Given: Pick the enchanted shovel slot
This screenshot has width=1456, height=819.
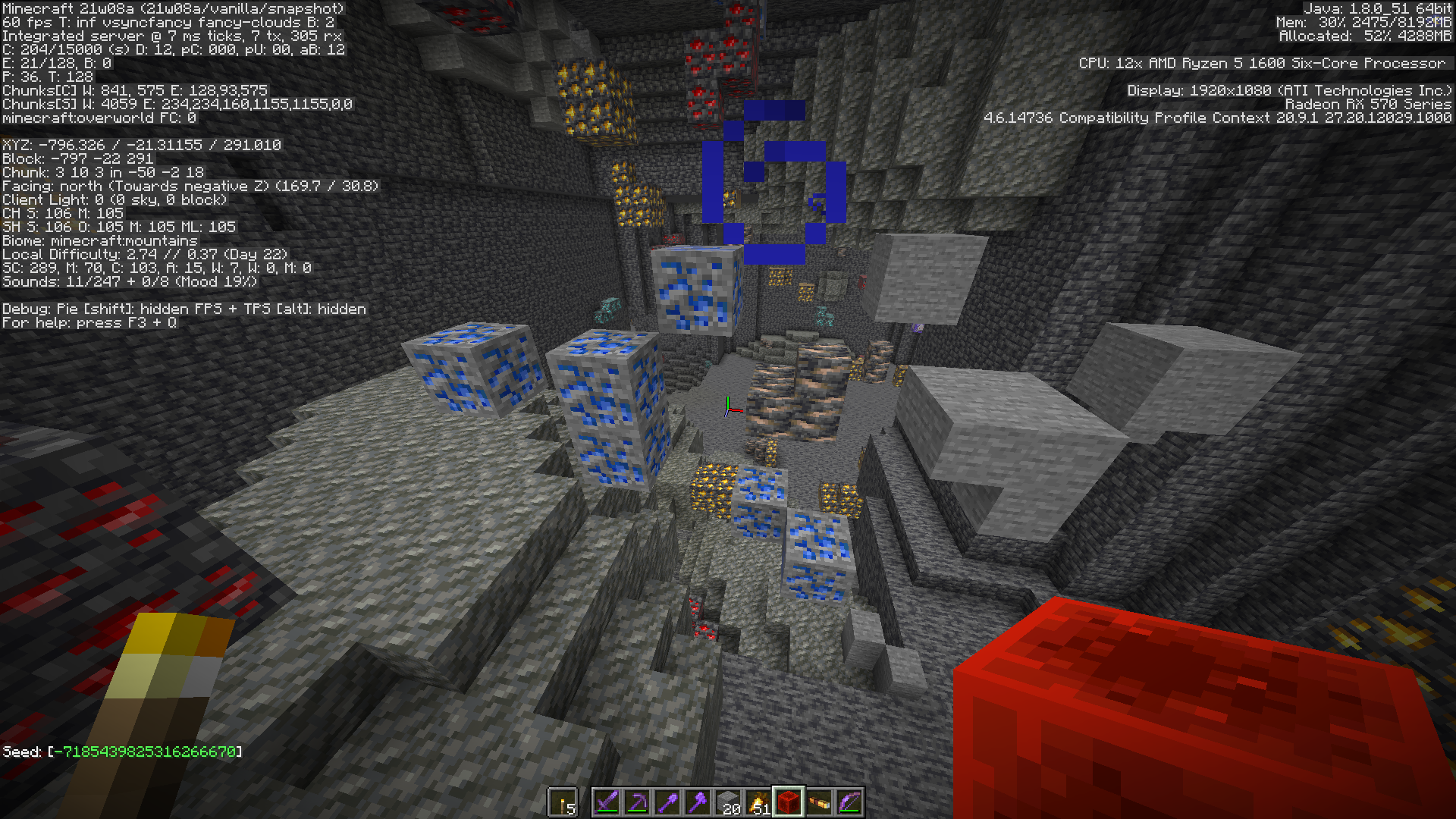Looking at the screenshot, I should pyautogui.click(x=667, y=802).
